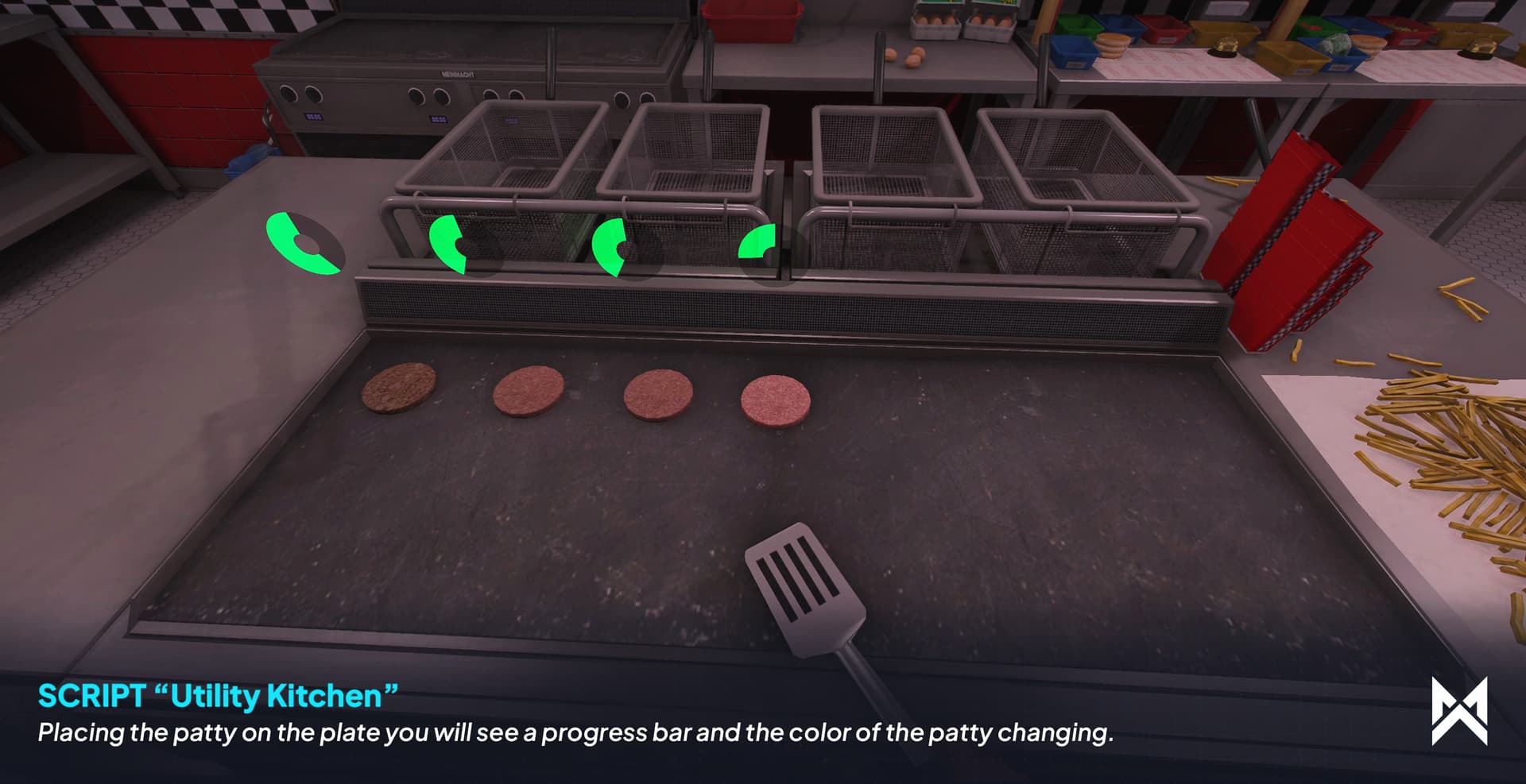Click the MEINMACHT brand label on the grill hood
This screenshot has height=784, width=1526.
[459, 74]
